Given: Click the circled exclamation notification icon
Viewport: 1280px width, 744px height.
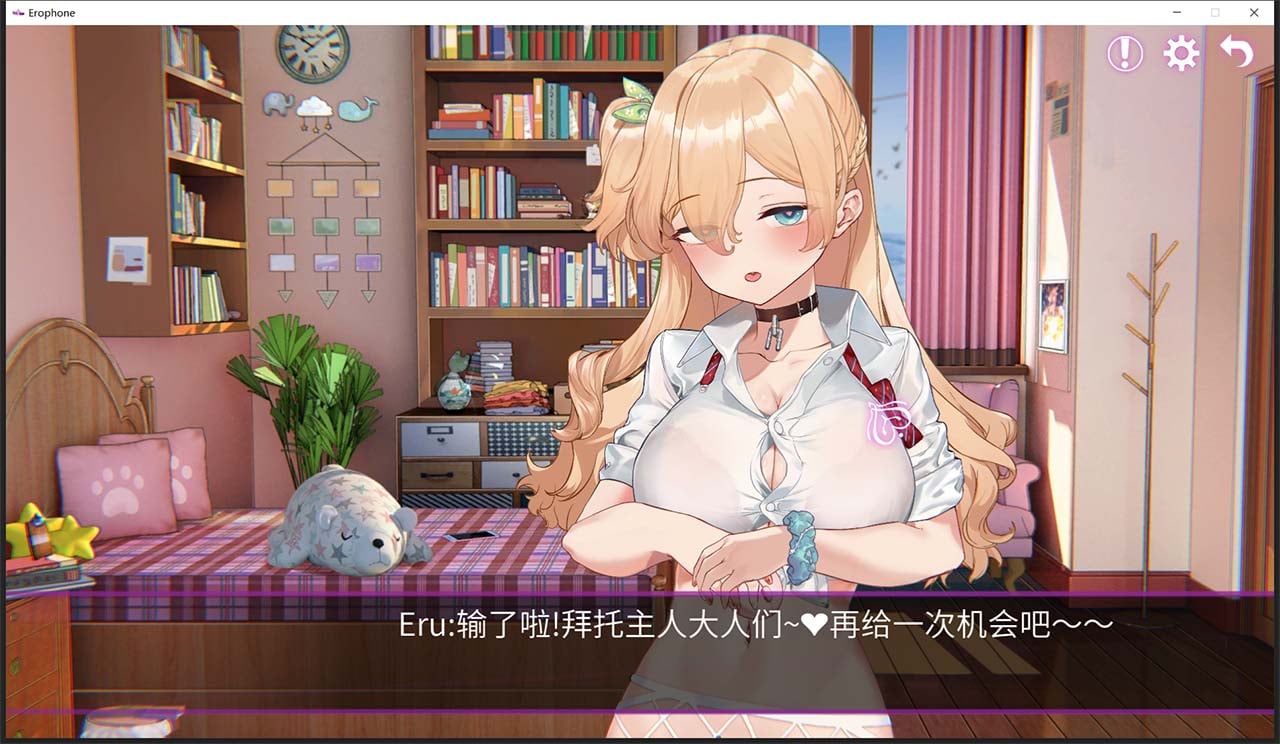Looking at the screenshot, I should tap(1123, 54).
